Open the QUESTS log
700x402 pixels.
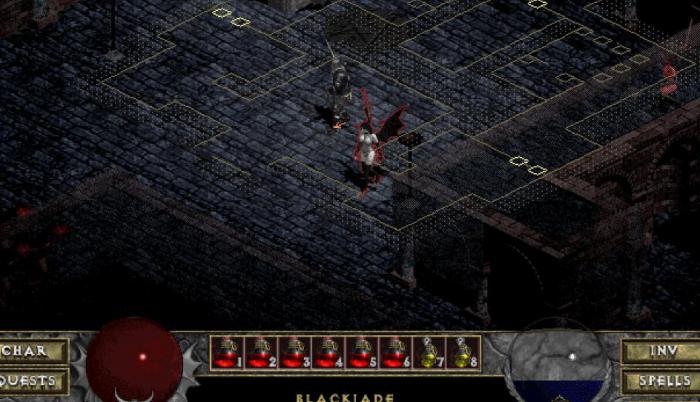pos(33,381)
